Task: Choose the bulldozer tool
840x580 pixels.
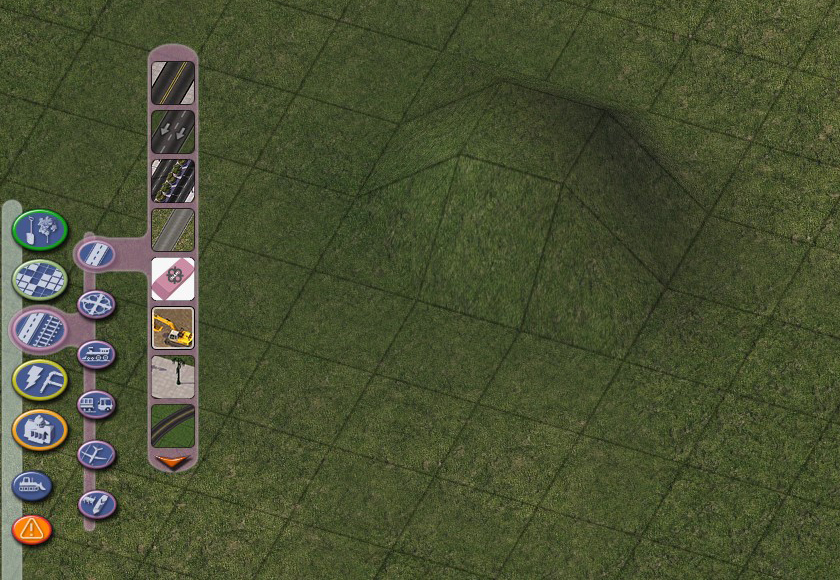Action: pos(31,486)
